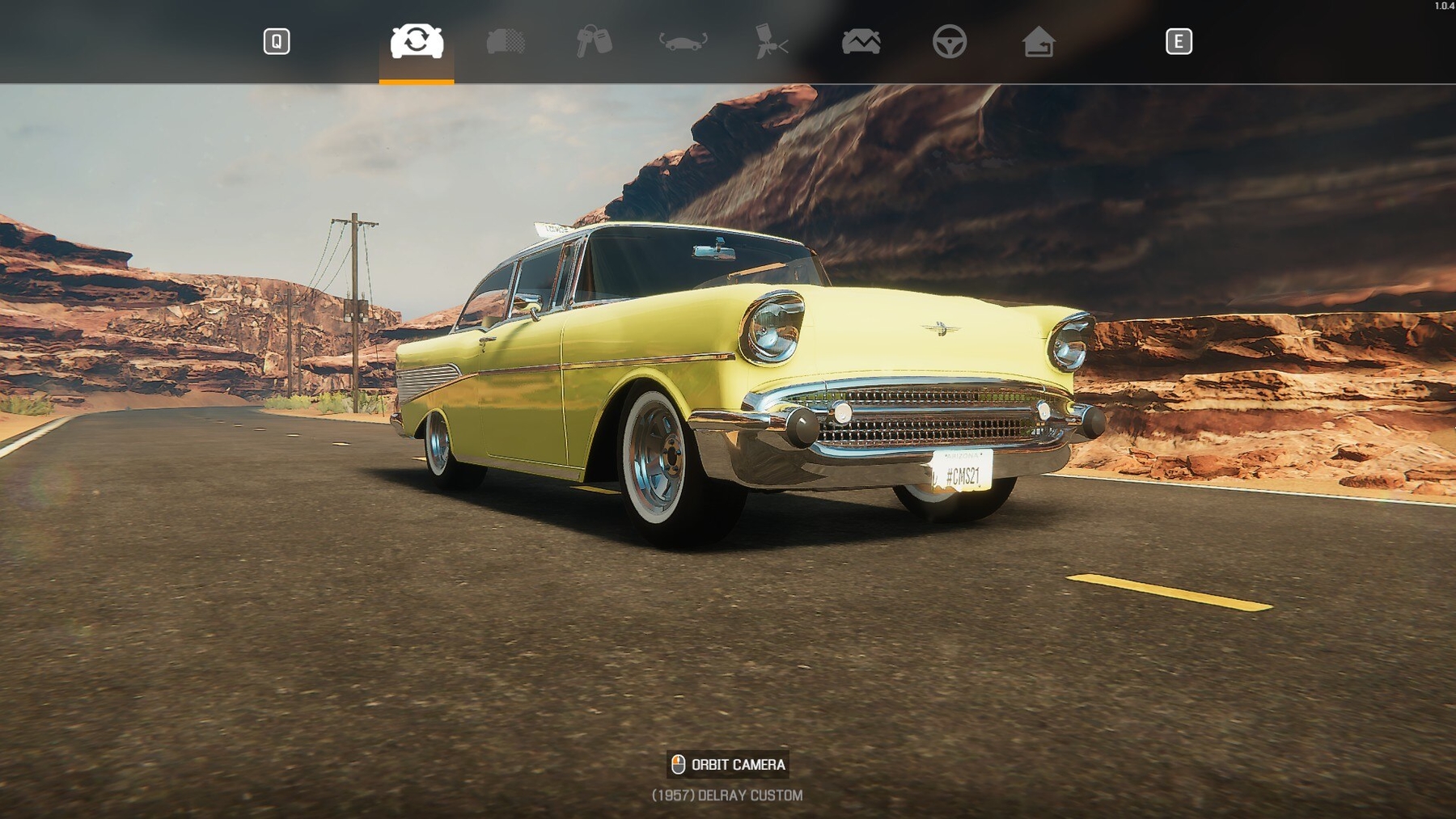
Task: Select the car rotate view tab
Action: 417,41
